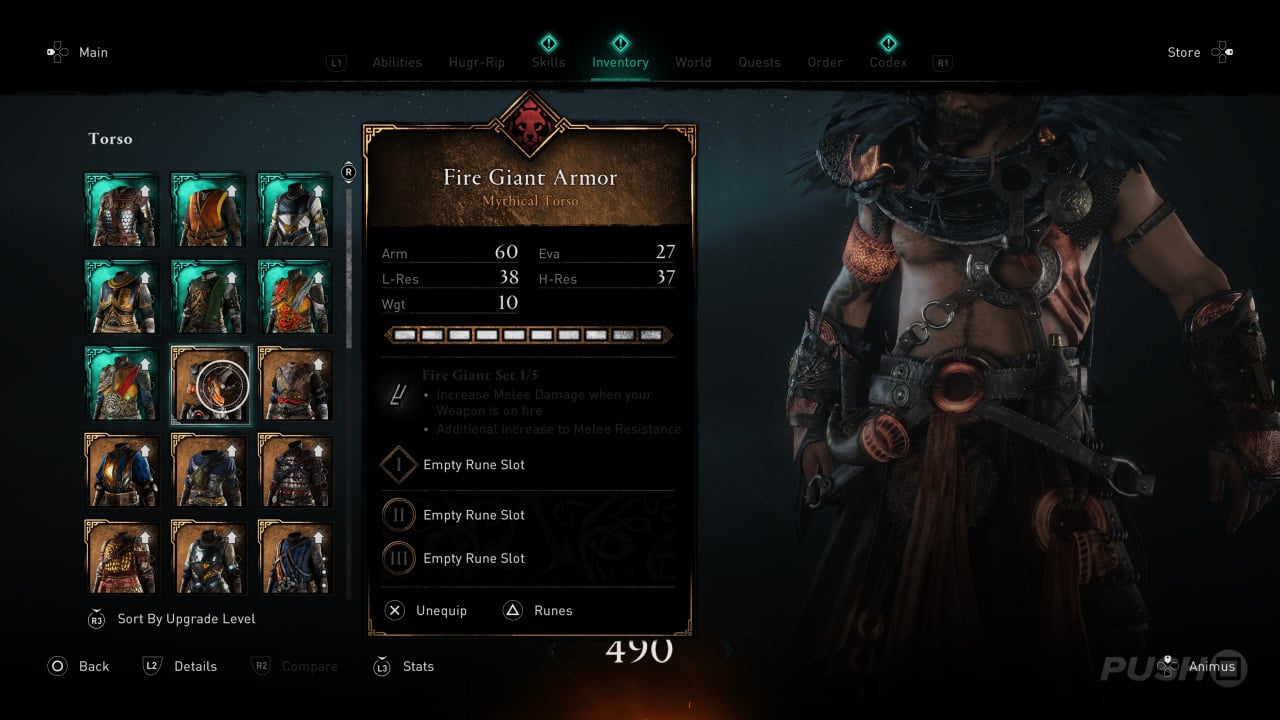The height and width of the screenshot is (720, 1280).
Task: Select the highlighted Fire Giant Armor slot
Action: coord(210,385)
